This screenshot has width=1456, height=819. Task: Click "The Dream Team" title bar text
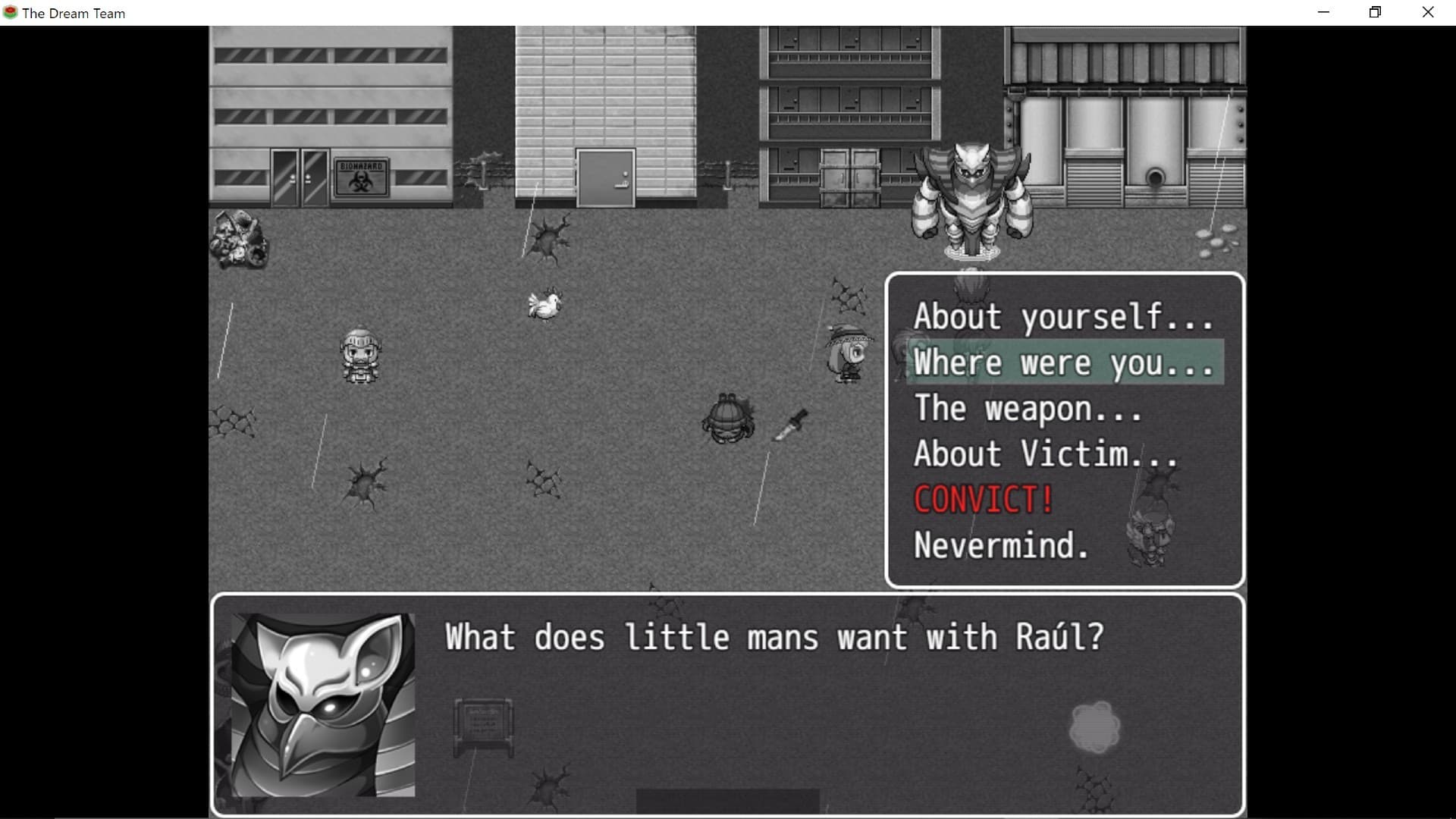(x=74, y=12)
